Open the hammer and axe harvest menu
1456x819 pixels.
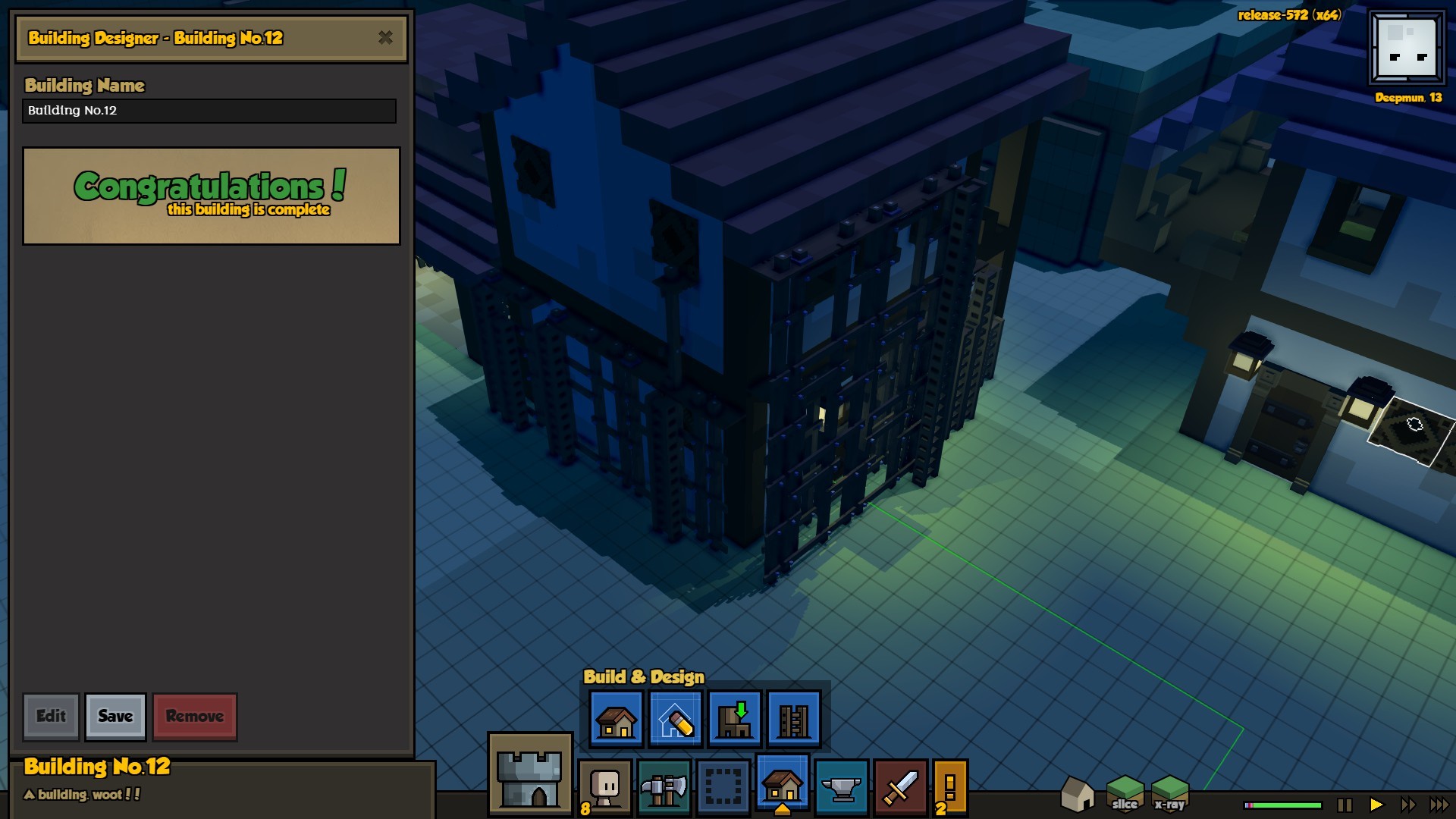click(x=664, y=787)
